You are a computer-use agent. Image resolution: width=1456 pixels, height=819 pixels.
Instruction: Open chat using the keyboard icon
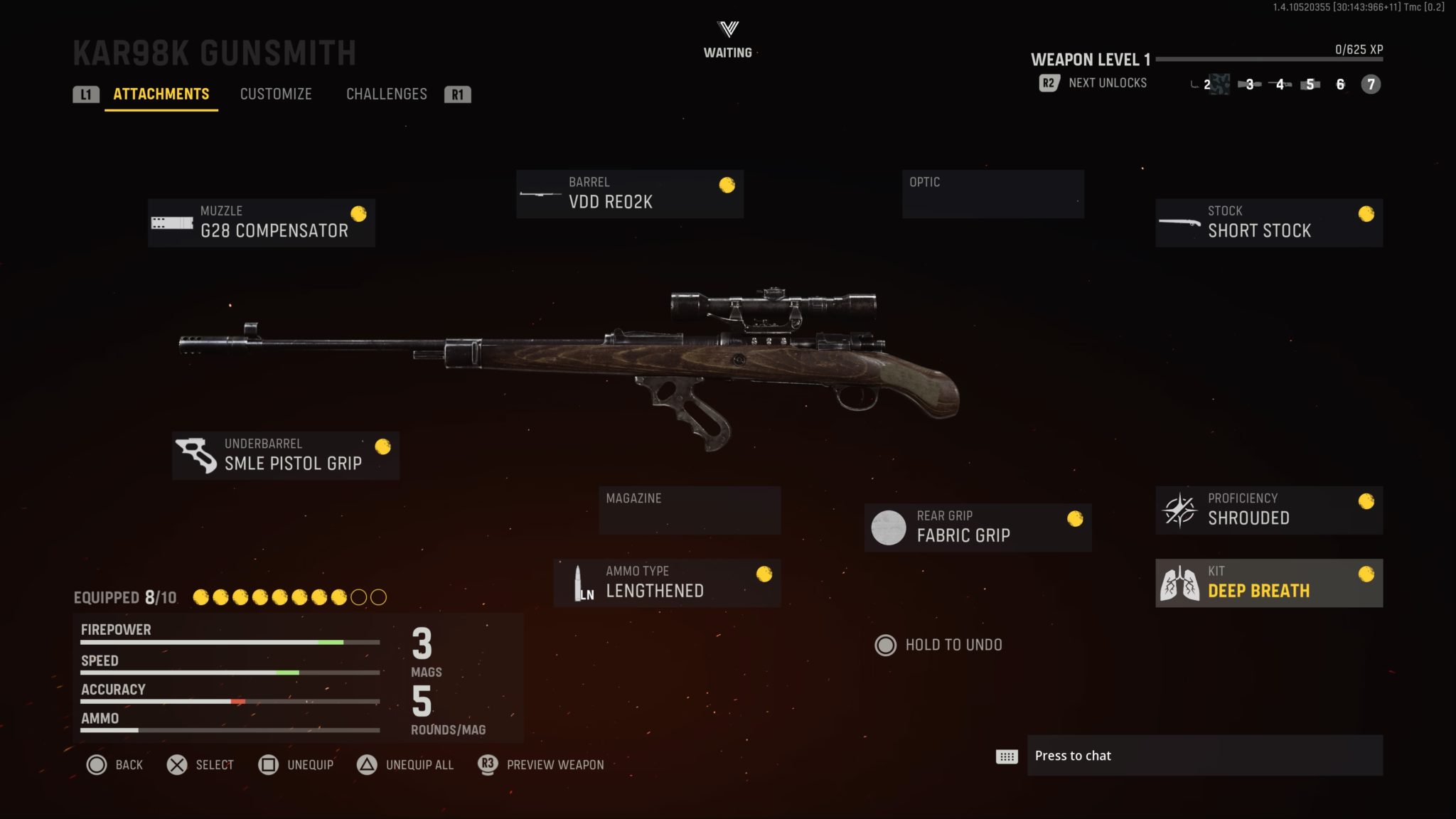[x=1005, y=756]
